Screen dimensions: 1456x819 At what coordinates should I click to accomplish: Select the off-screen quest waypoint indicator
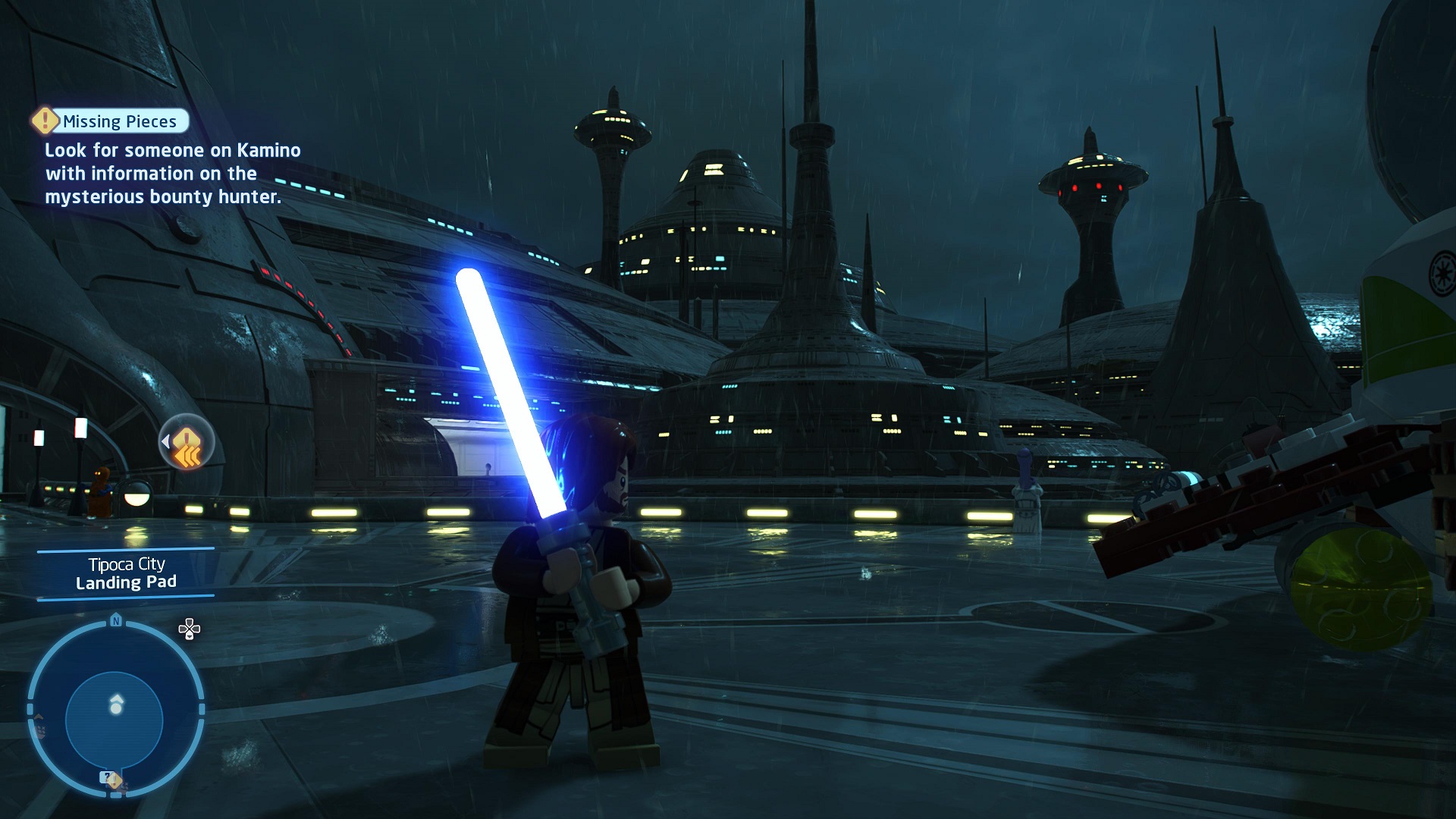186,442
